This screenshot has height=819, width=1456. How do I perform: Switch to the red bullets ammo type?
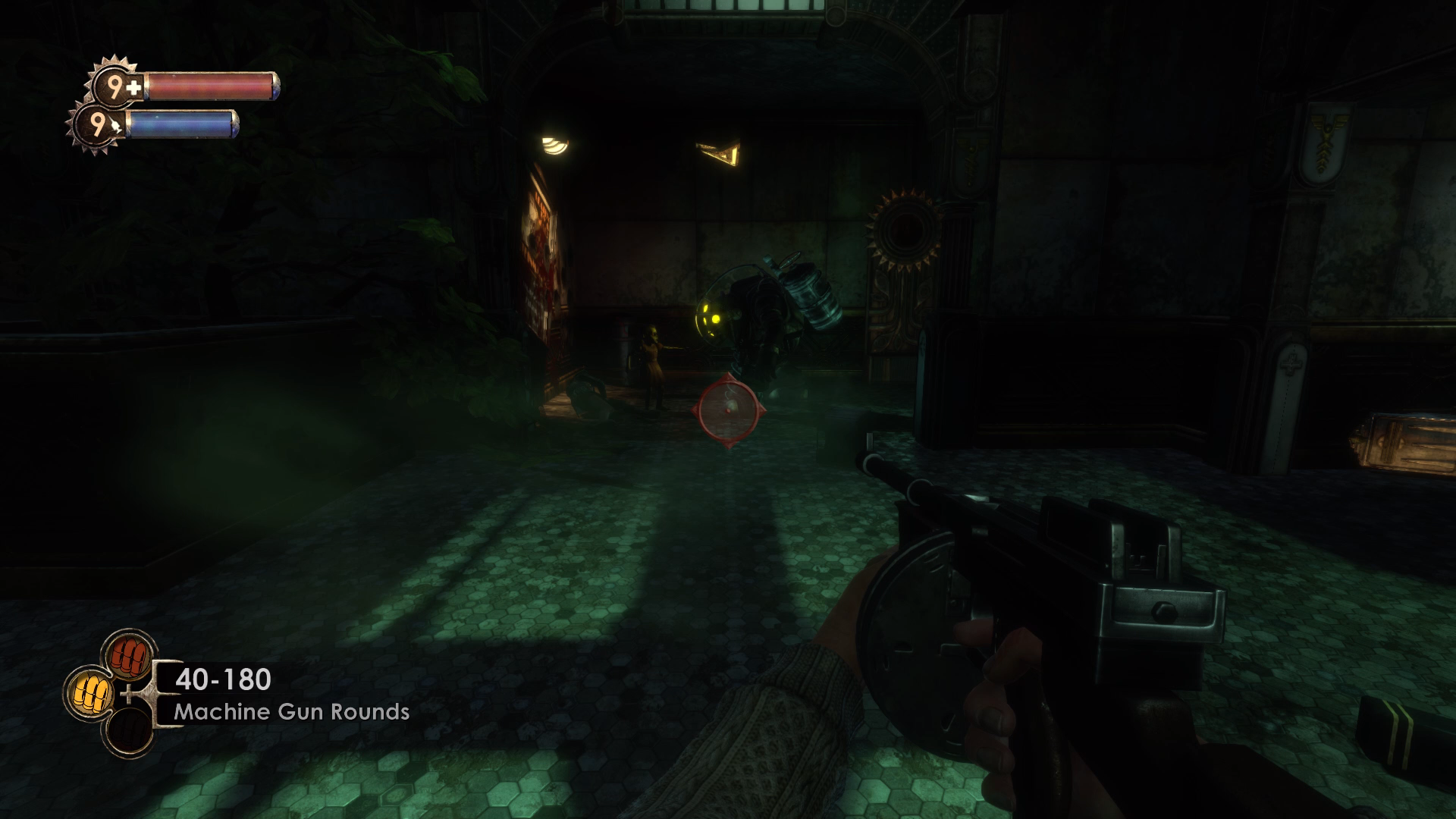129,655
